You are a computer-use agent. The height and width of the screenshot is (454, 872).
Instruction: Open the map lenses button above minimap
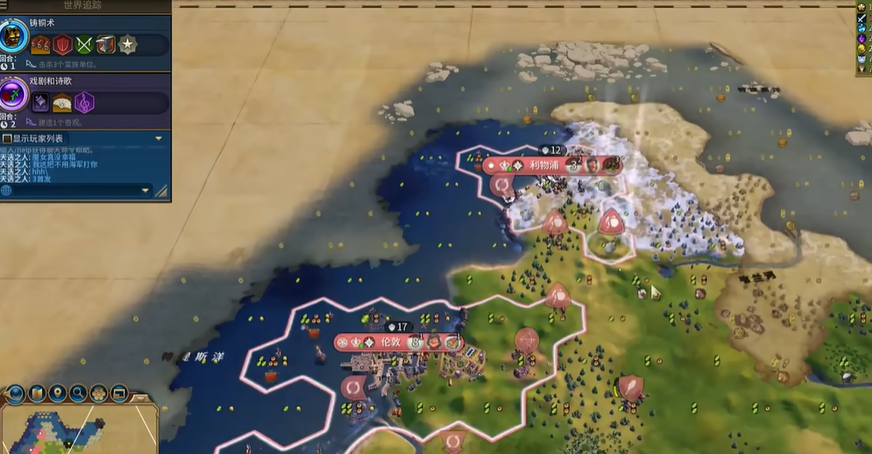pos(37,393)
